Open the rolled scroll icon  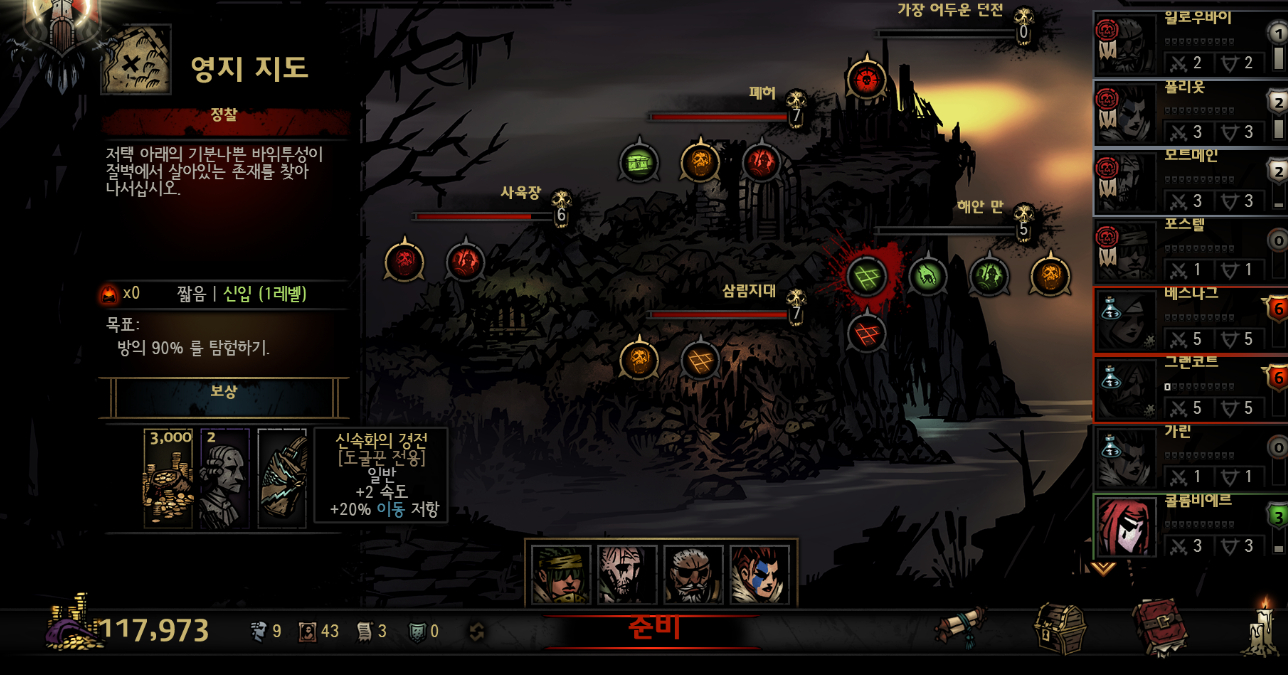[961, 628]
